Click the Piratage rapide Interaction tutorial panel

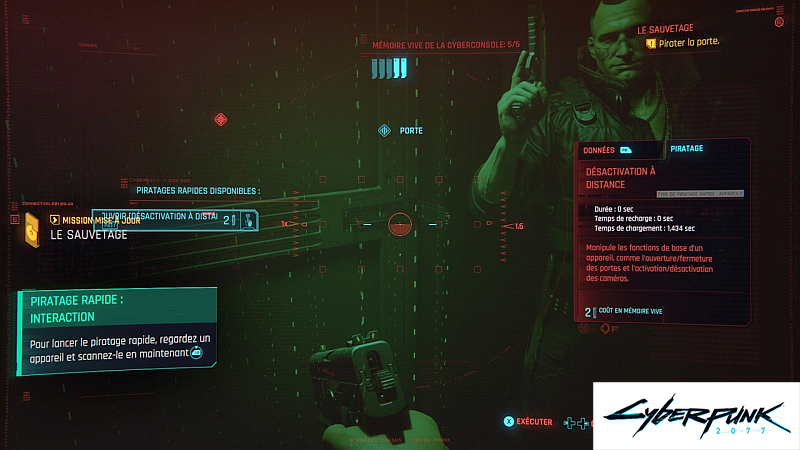point(117,331)
